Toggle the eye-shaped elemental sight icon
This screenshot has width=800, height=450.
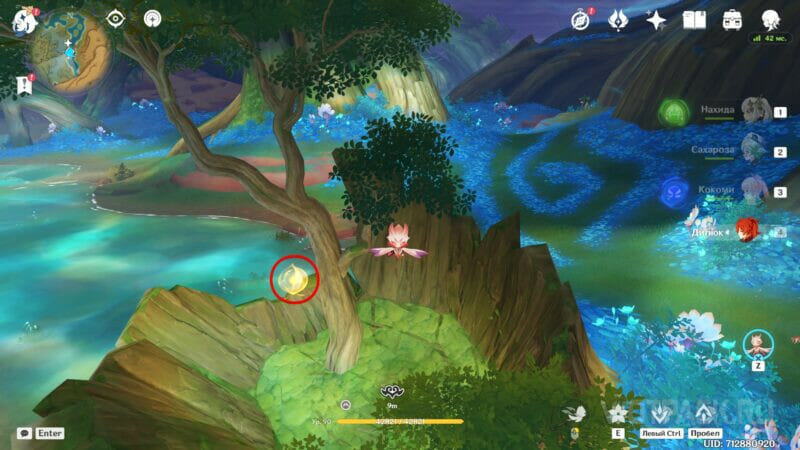(x=116, y=19)
